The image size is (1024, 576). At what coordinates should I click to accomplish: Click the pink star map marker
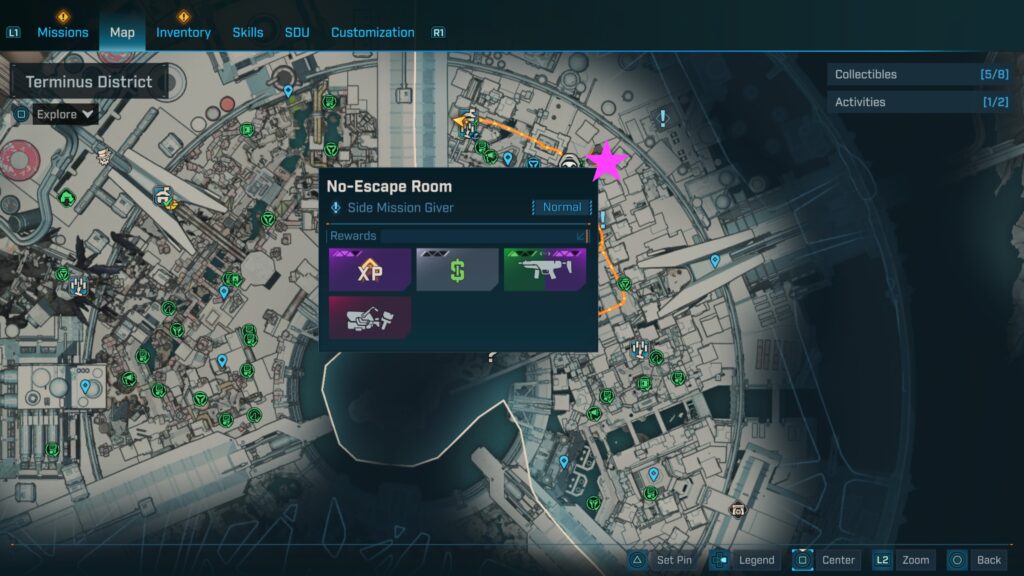coord(606,162)
